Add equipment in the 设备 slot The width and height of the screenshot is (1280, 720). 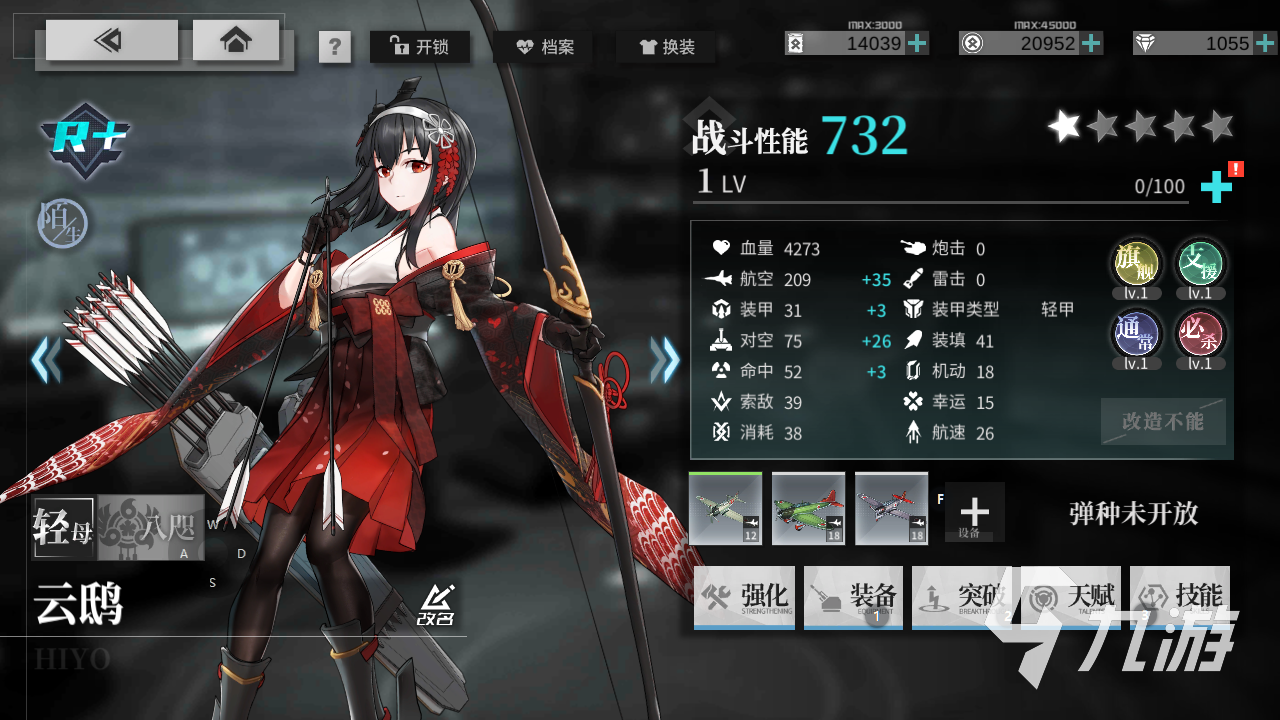974,512
